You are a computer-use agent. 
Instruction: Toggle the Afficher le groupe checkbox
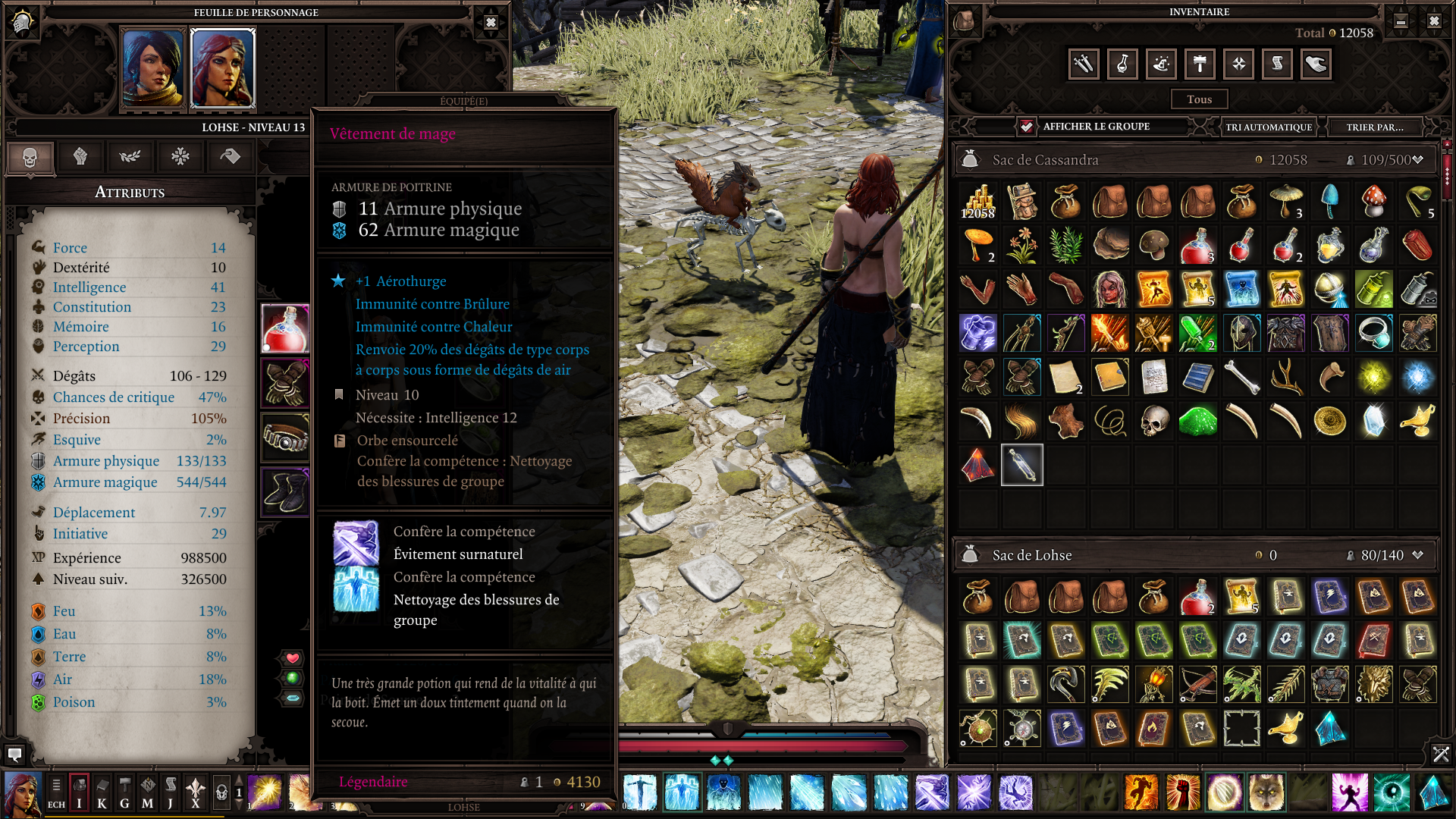[x=1026, y=127]
